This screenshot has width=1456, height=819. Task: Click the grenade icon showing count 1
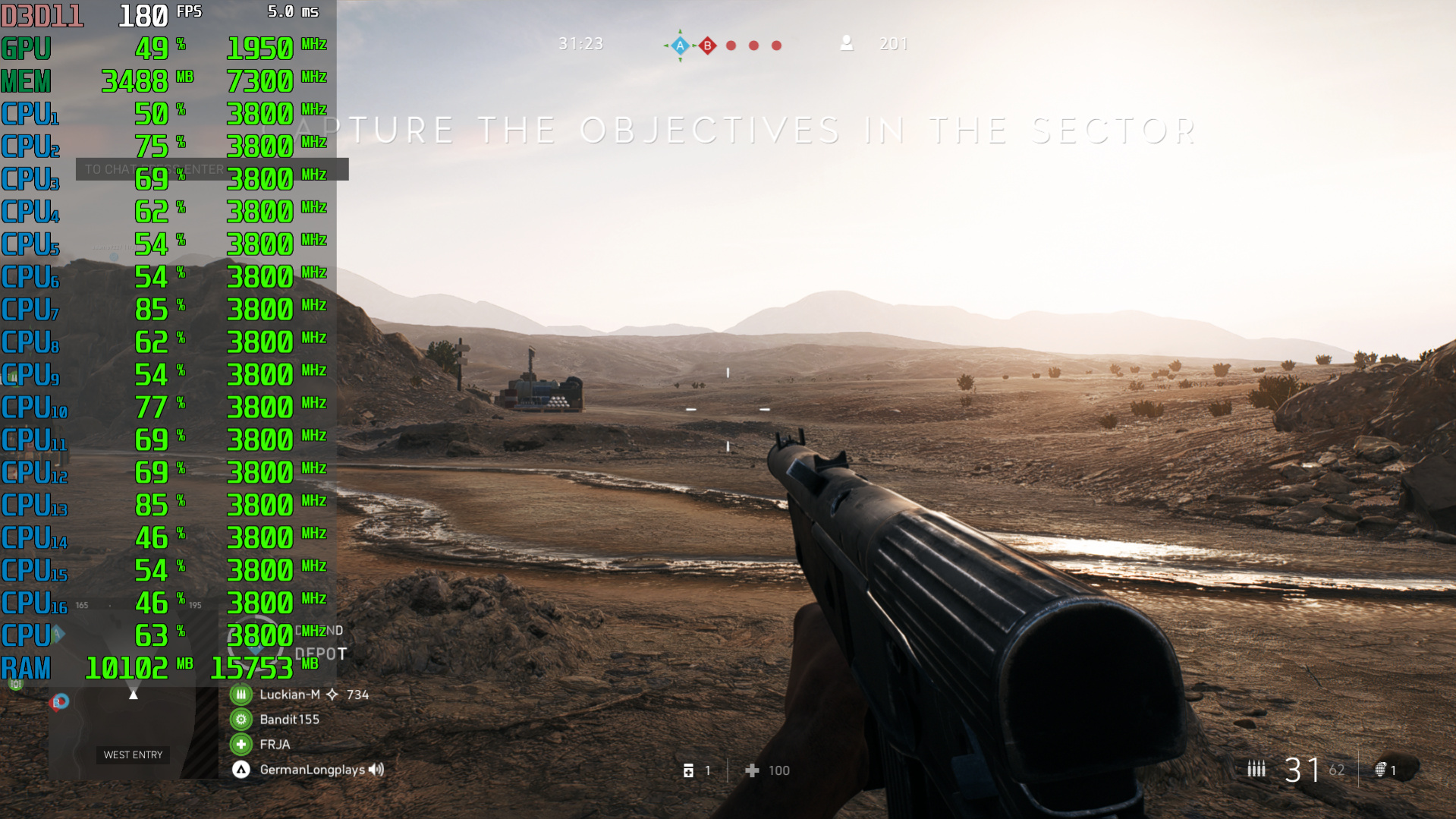click(1379, 769)
